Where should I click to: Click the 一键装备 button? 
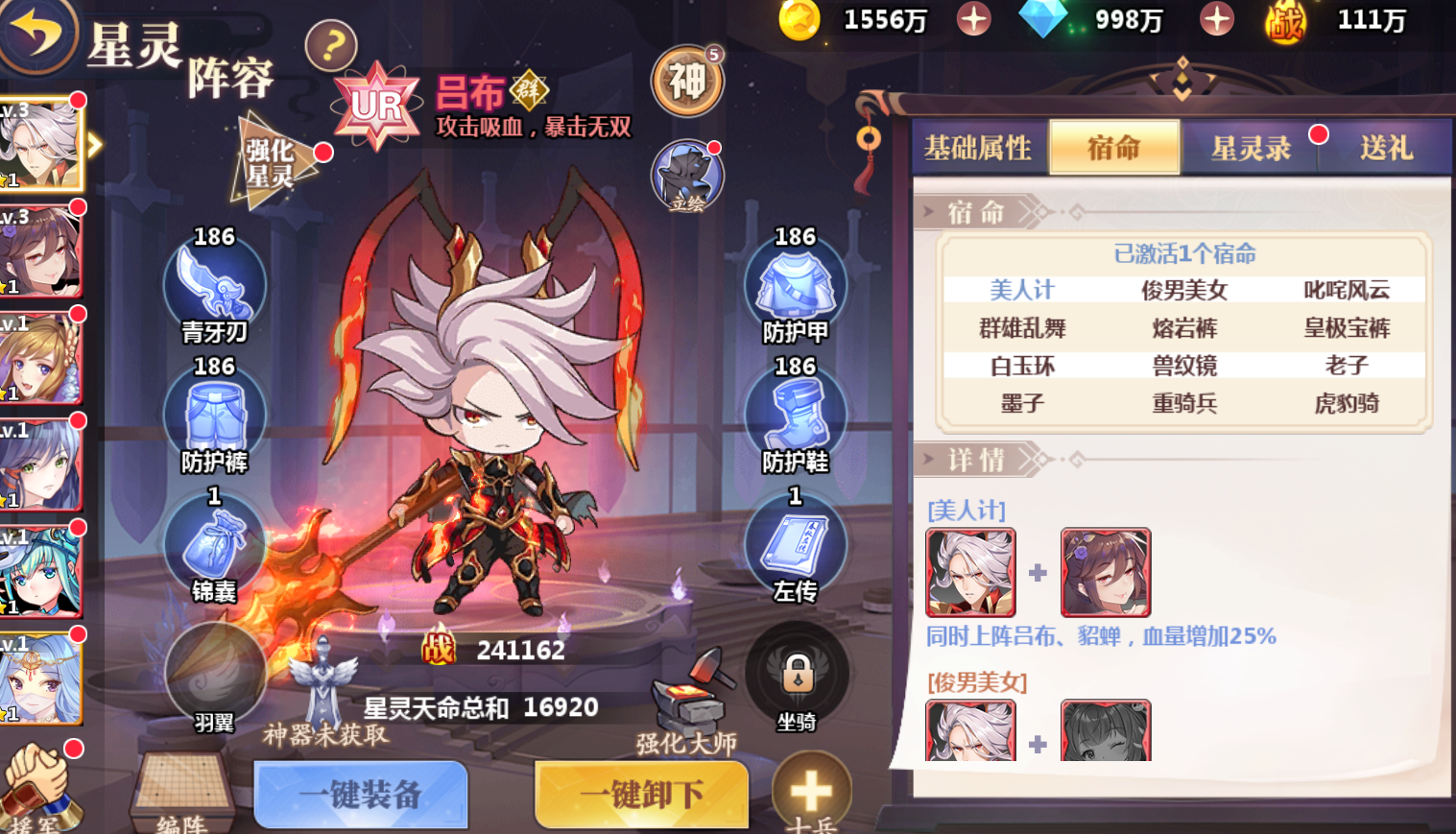360,795
